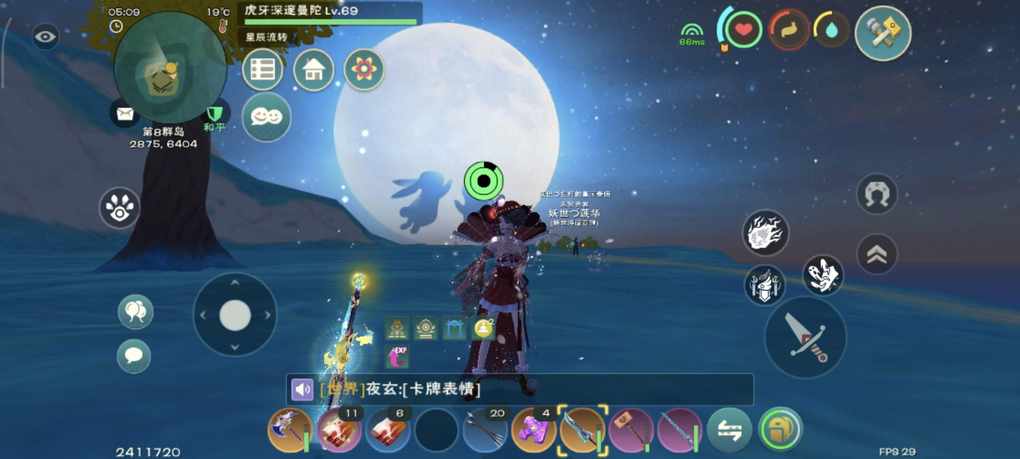
Task: Open the flower icon button
Action: [x=364, y=70]
